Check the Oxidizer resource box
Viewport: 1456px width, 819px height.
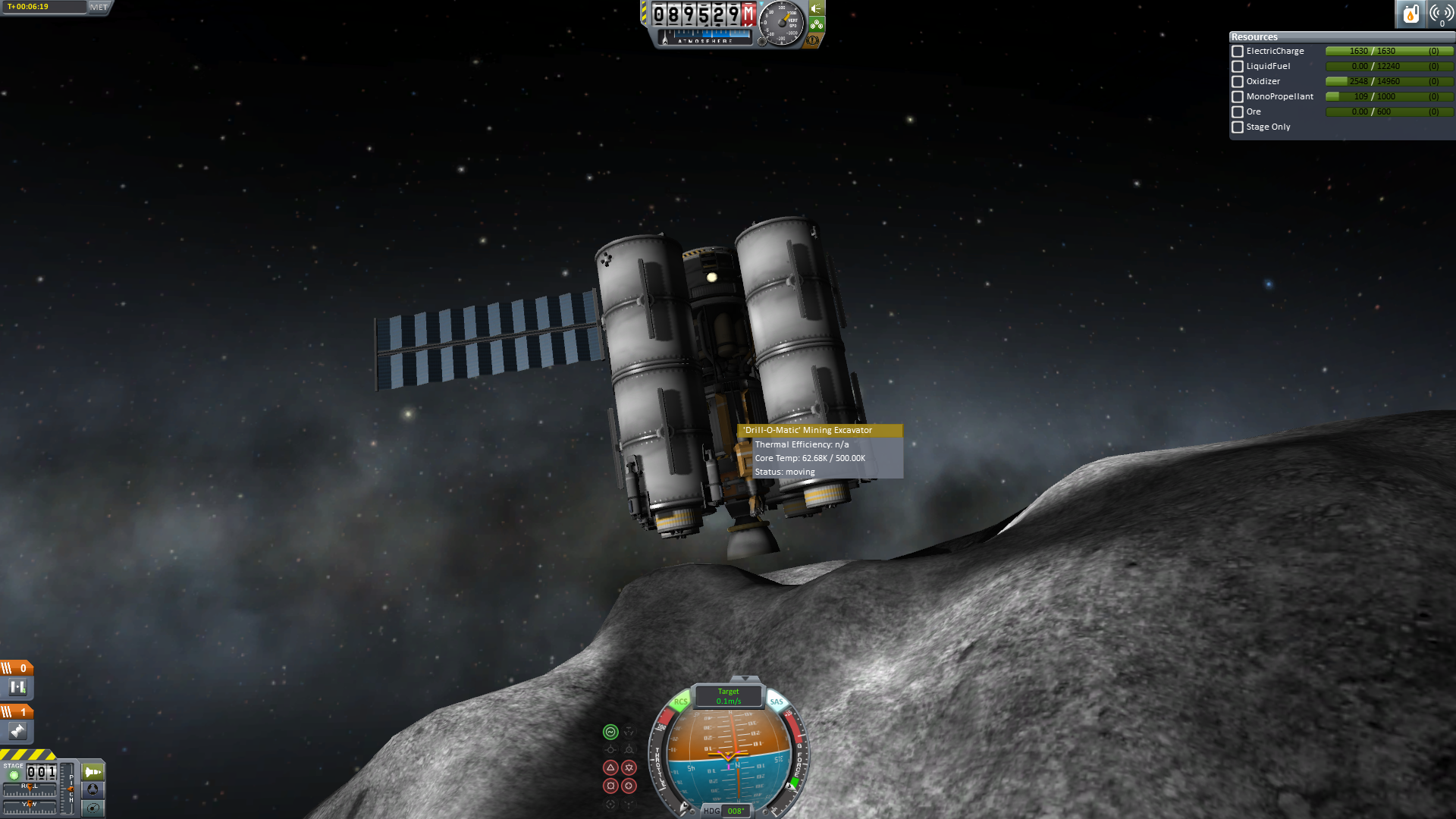point(1238,82)
